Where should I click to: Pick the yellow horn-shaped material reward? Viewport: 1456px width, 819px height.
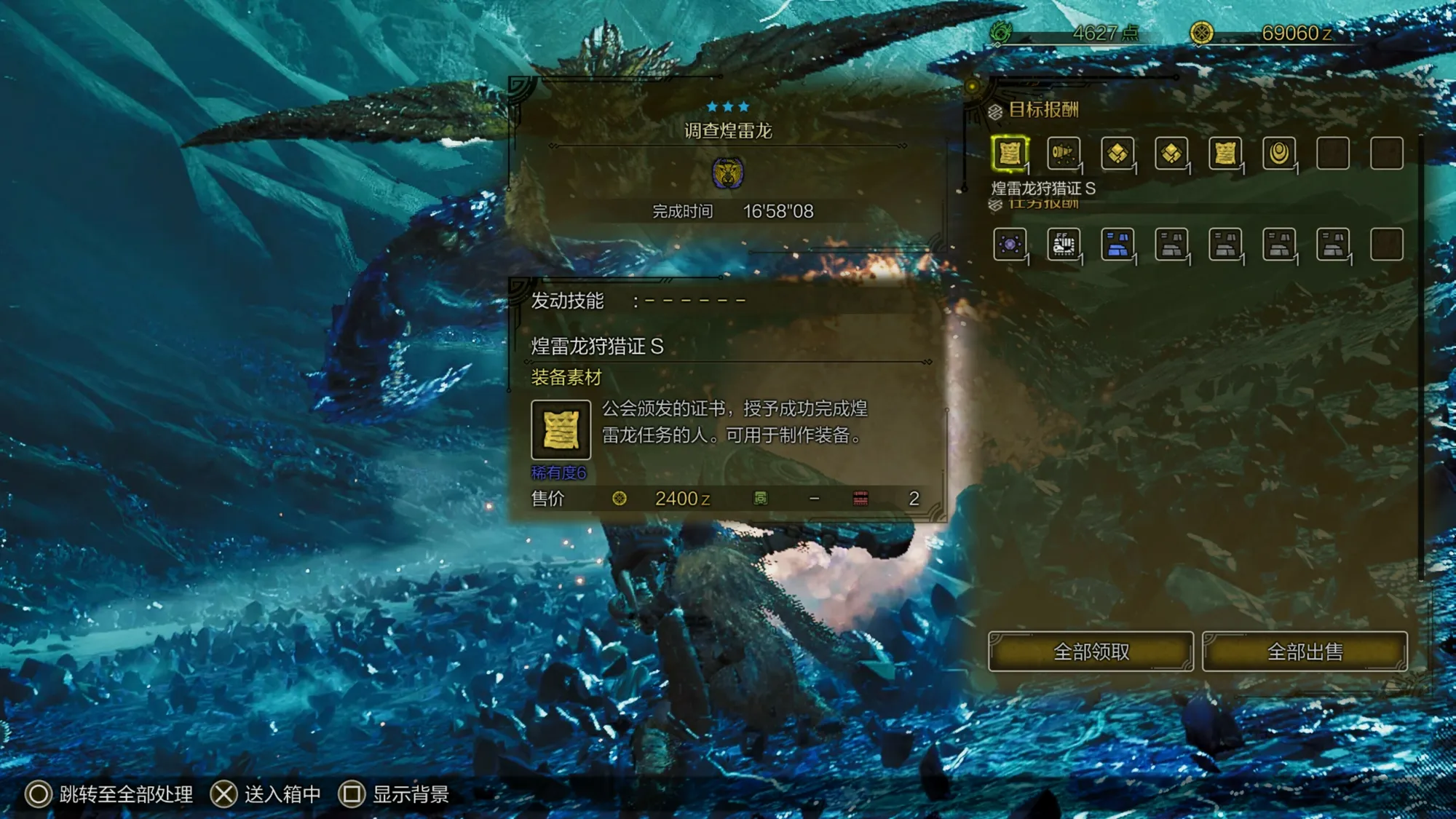click(1063, 154)
